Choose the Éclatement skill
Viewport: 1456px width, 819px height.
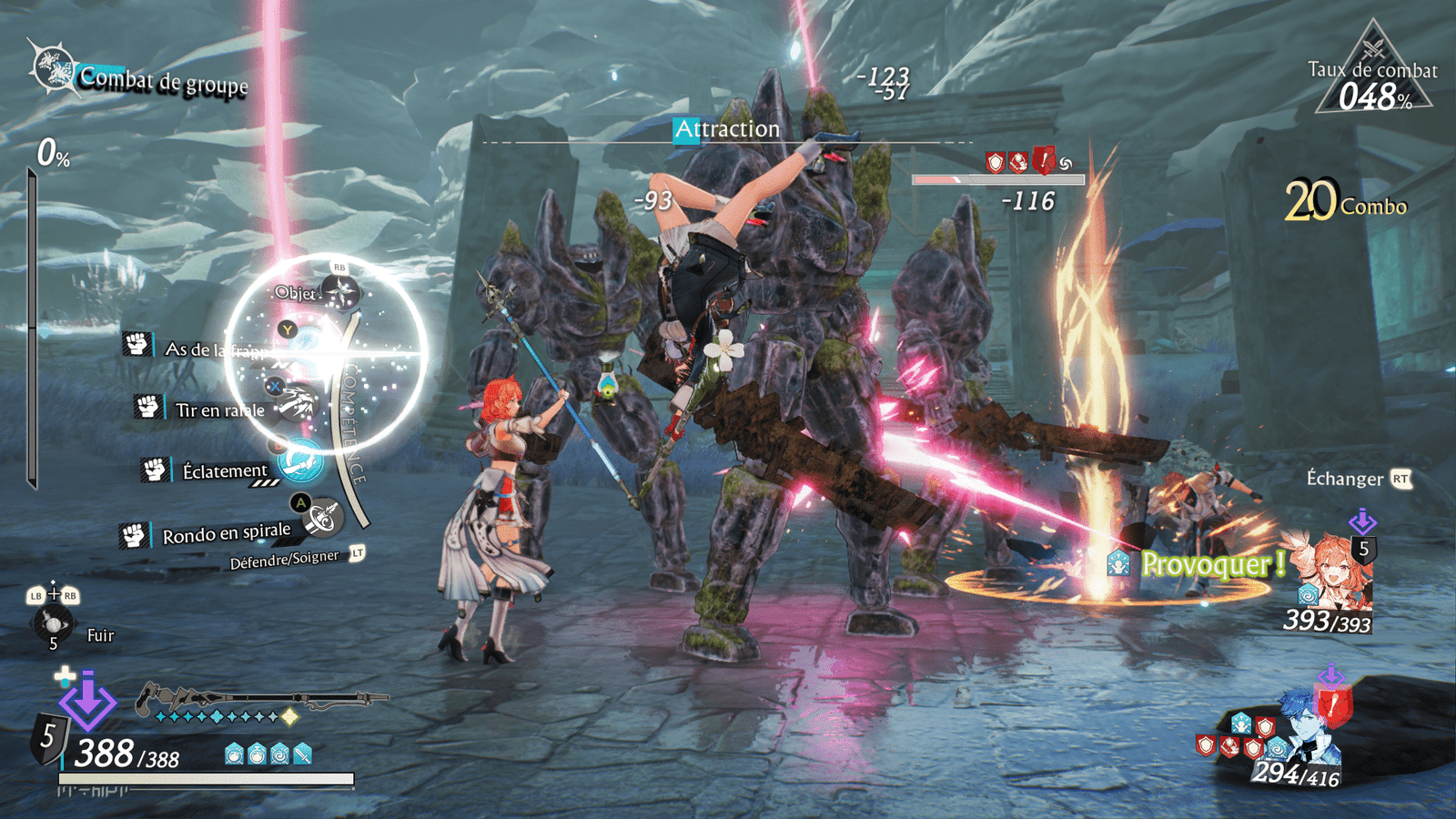coord(225,470)
